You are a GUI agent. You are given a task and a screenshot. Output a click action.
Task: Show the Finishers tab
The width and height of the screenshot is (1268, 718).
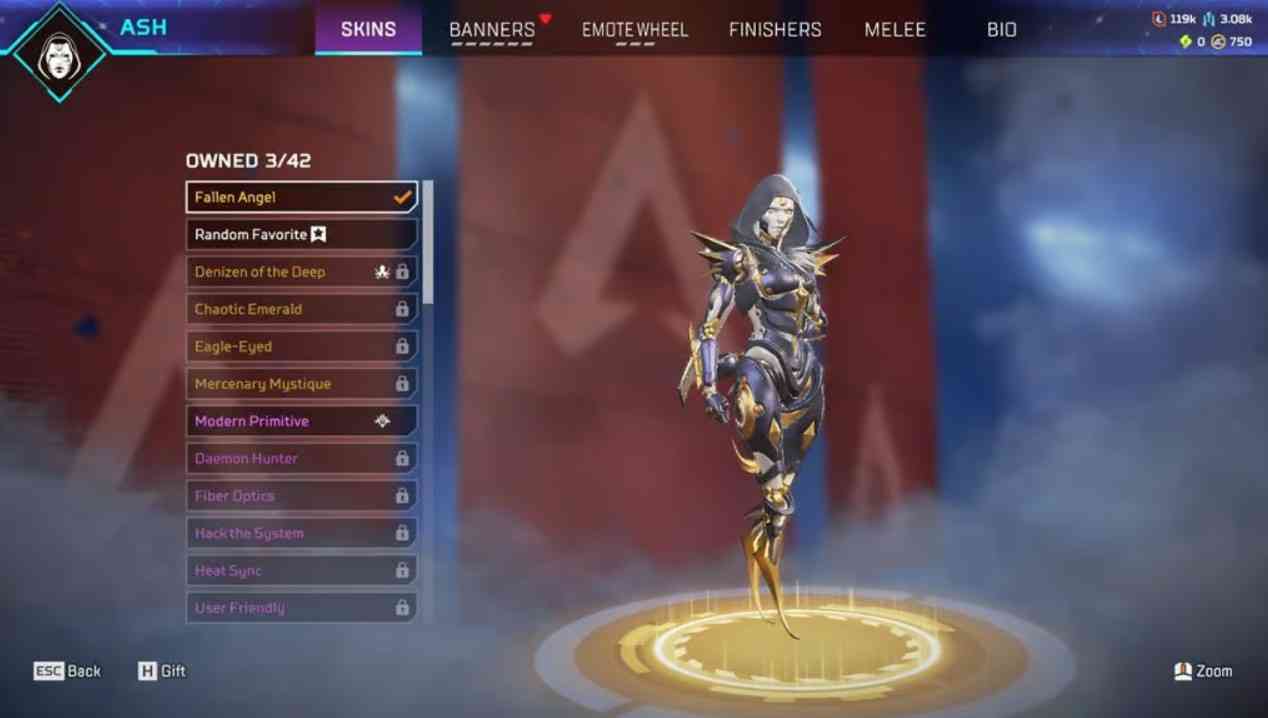click(x=775, y=30)
